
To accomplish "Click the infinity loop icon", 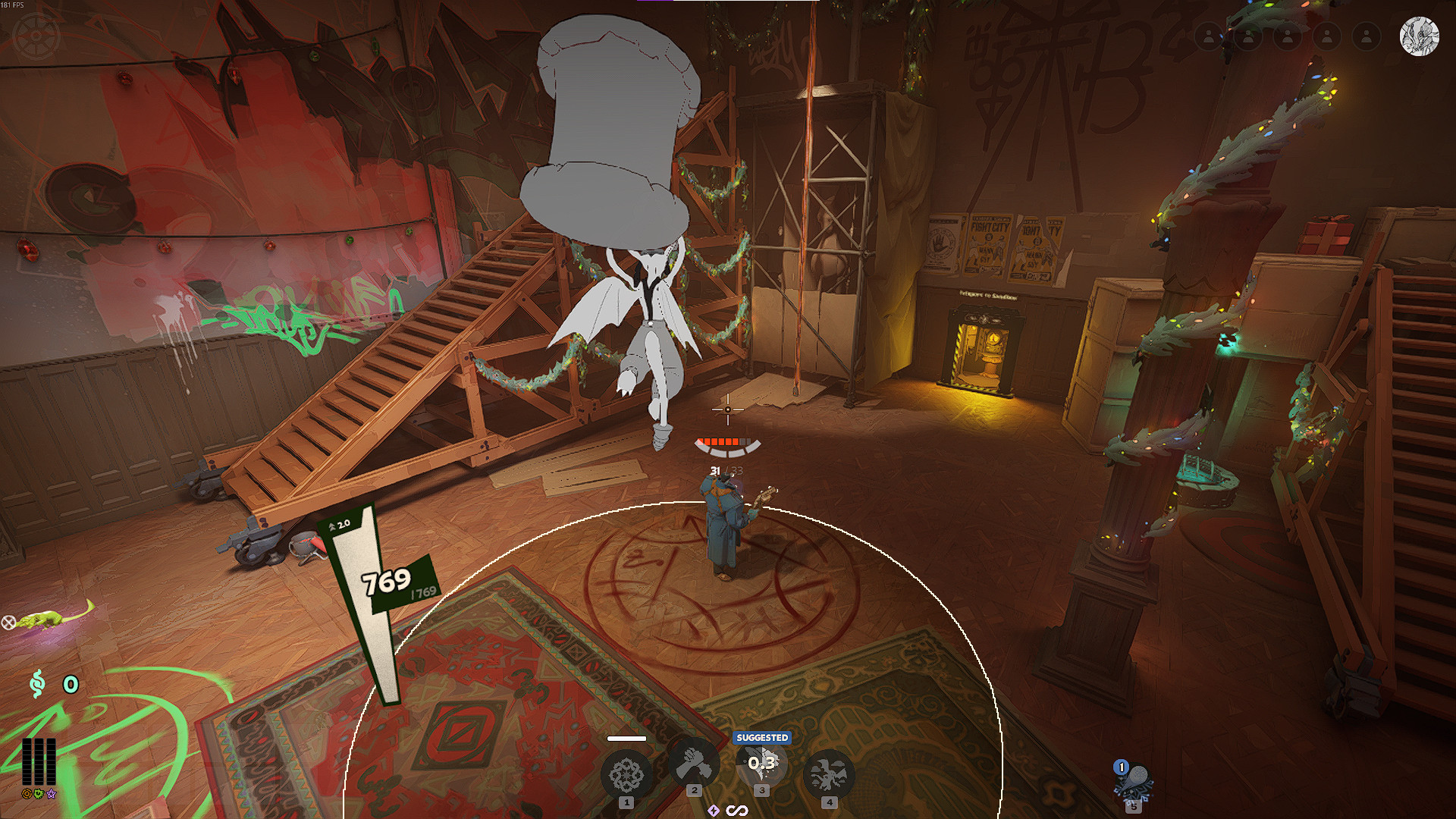I will pyautogui.click(x=737, y=811).
